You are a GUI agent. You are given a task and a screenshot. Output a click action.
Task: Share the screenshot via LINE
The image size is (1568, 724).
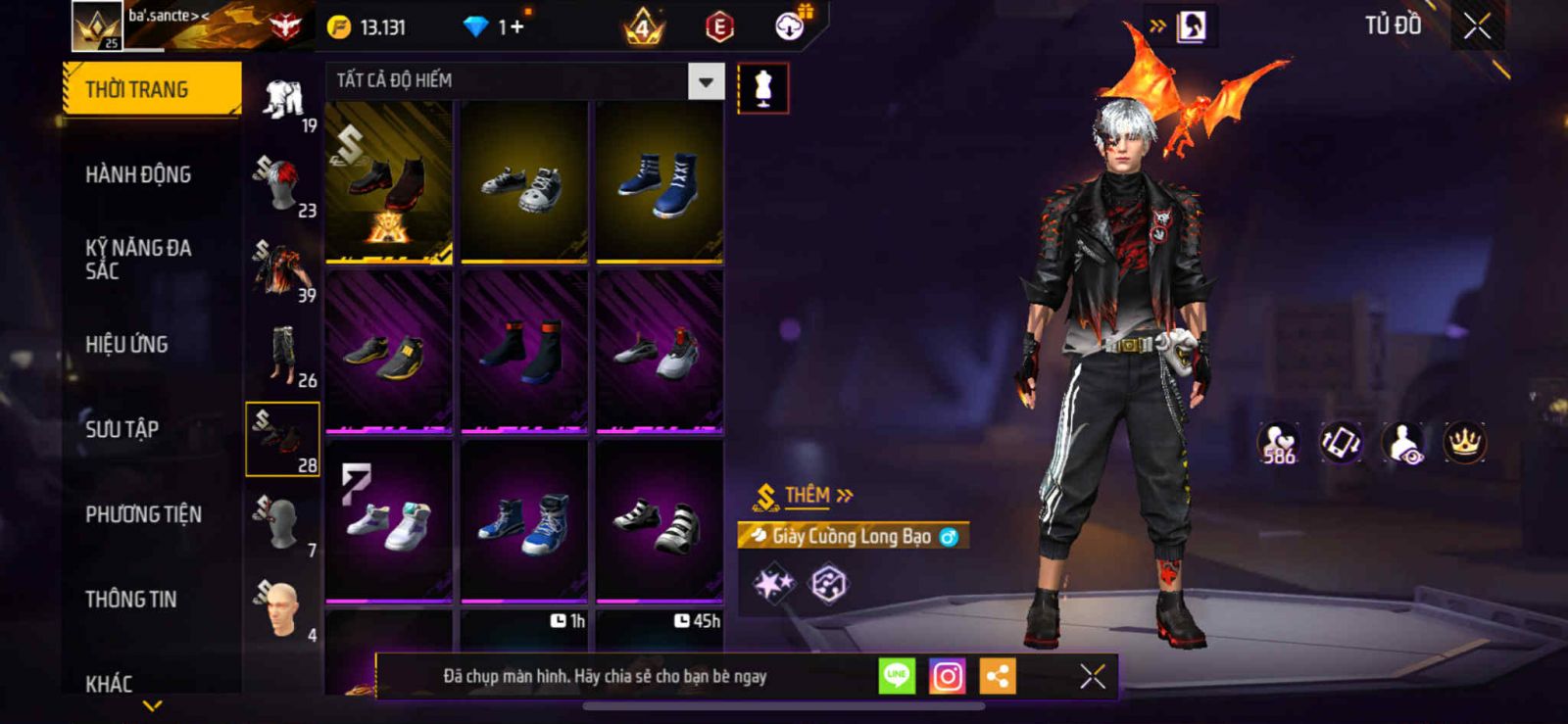pyautogui.click(x=896, y=676)
